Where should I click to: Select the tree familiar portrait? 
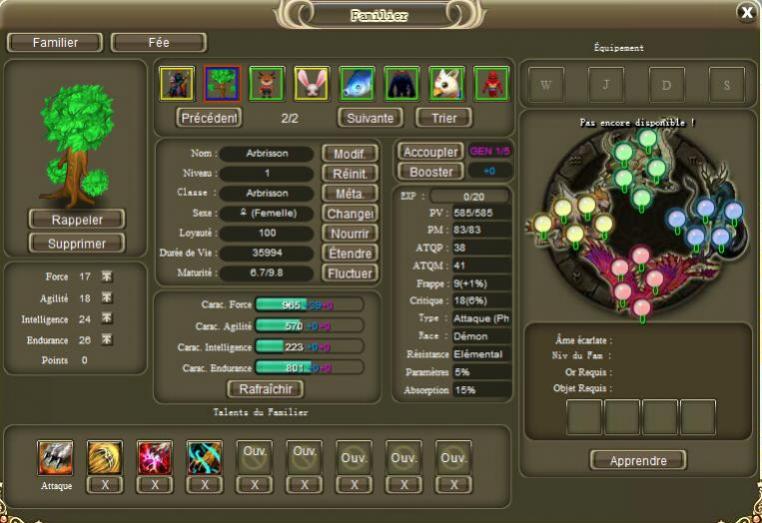pyautogui.click(x=222, y=84)
